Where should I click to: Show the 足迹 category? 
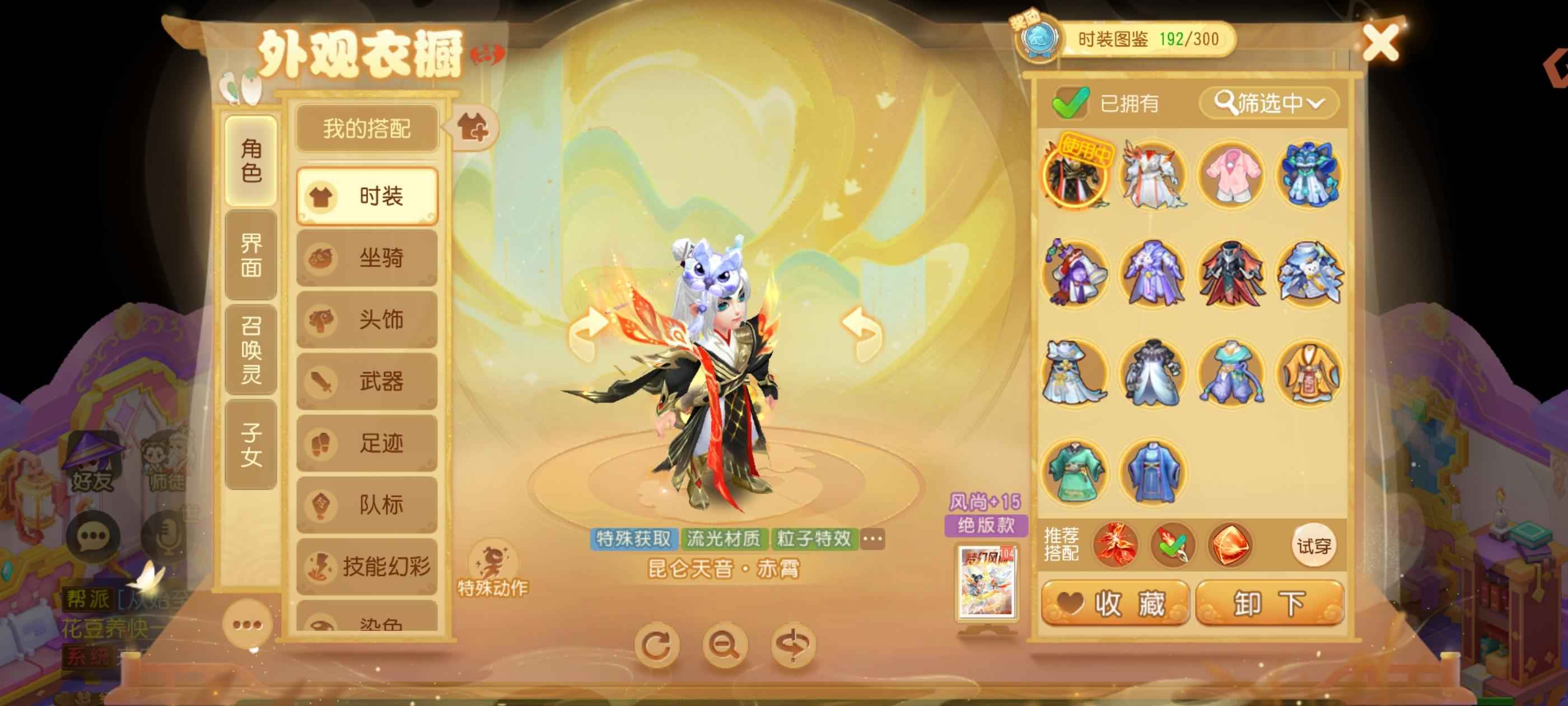[366, 443]
